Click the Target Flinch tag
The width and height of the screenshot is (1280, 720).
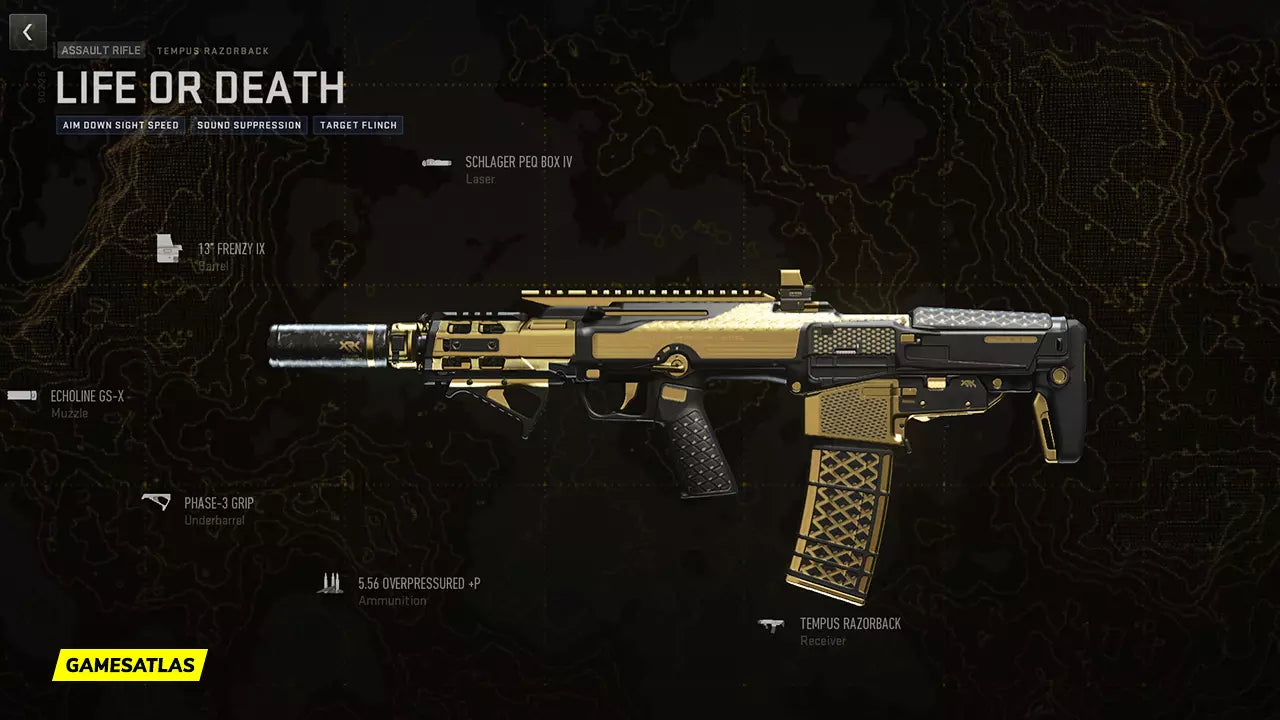pyautogui.click(x=358, y=126)
